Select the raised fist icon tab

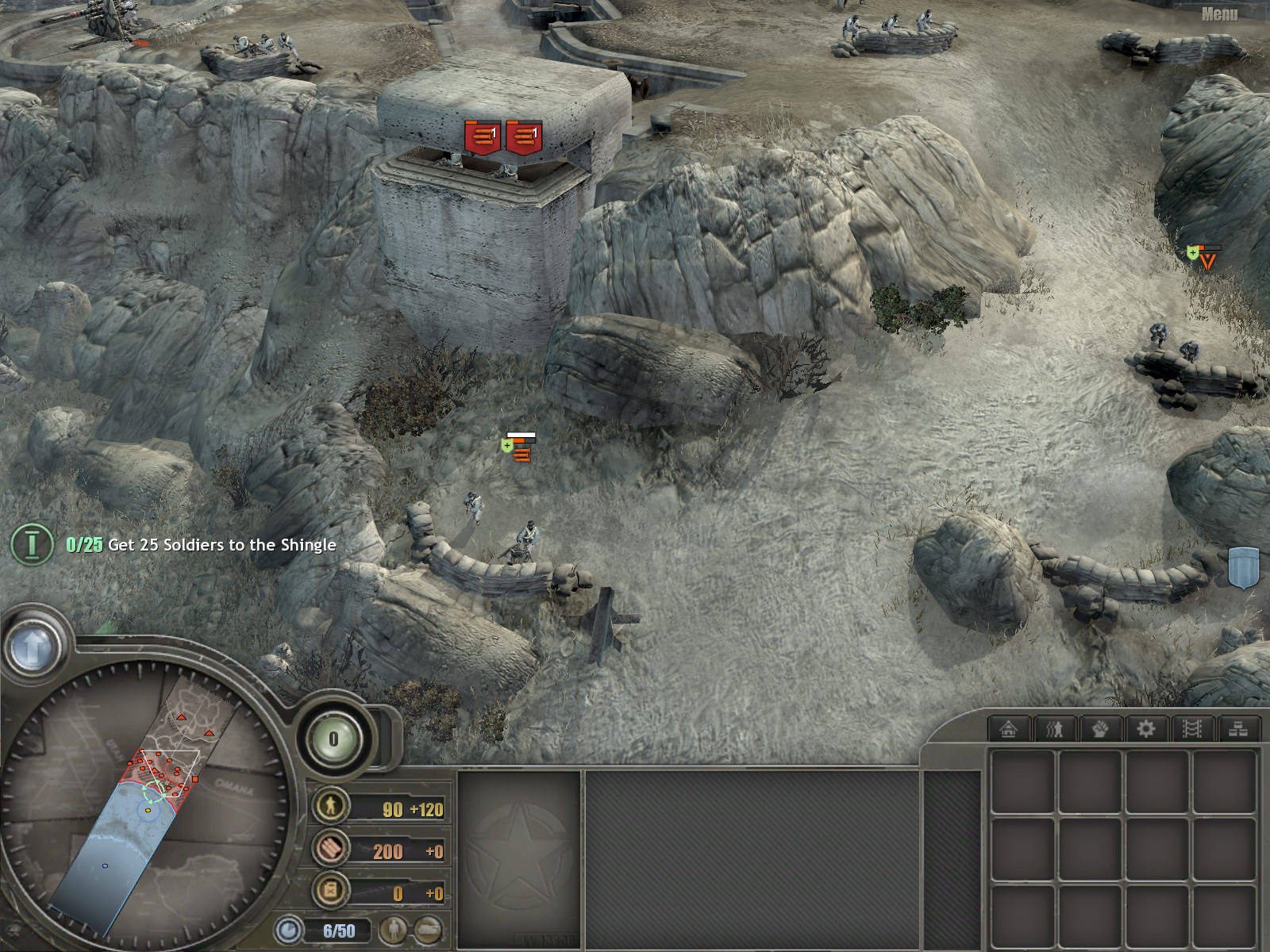(x=1100, y=728)
